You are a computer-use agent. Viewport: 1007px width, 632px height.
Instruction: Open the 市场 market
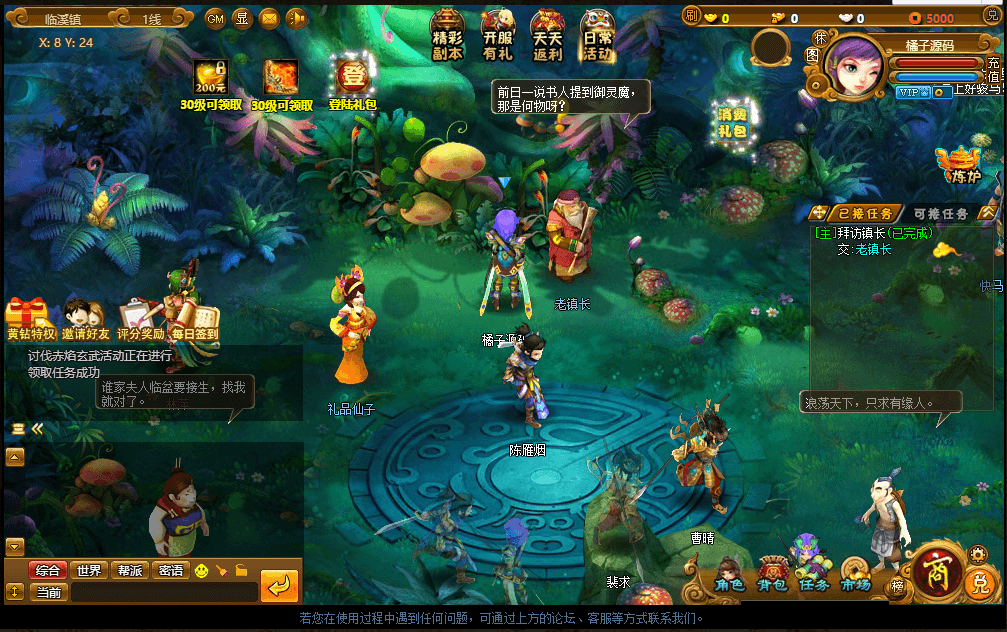855,575
